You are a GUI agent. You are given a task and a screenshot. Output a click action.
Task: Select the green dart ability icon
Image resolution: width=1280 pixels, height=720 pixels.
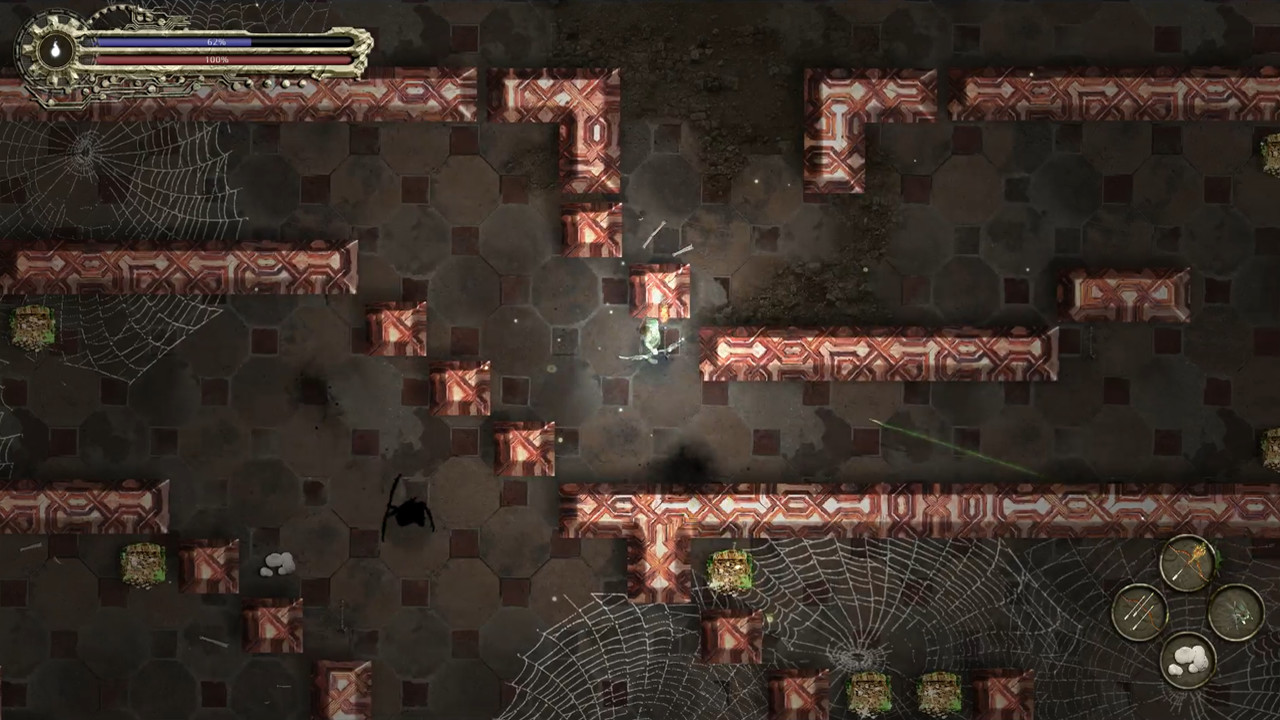[x=1238, y=612]
